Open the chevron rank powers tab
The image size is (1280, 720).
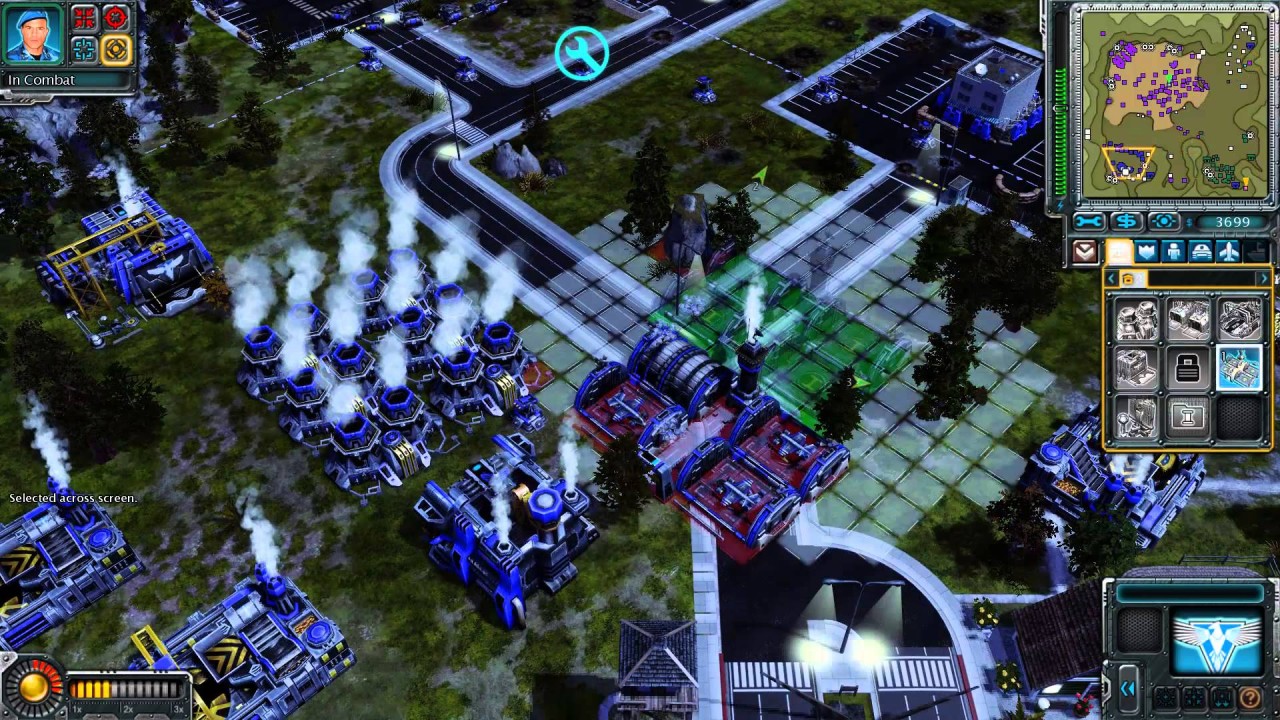[1087, 252]
